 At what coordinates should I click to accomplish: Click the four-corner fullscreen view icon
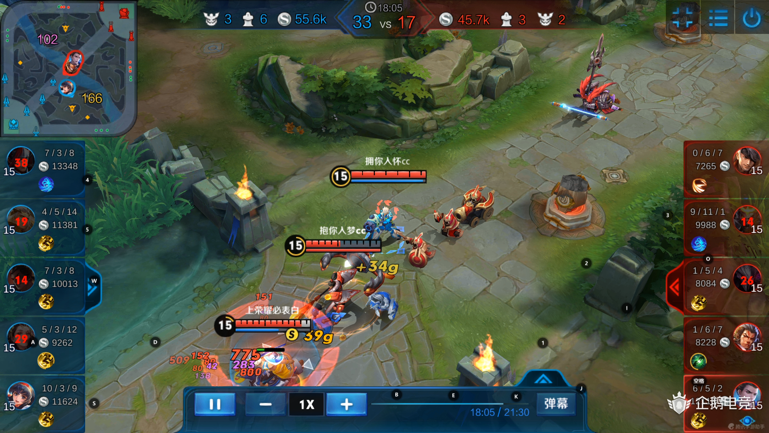click(x=683, y=17)
